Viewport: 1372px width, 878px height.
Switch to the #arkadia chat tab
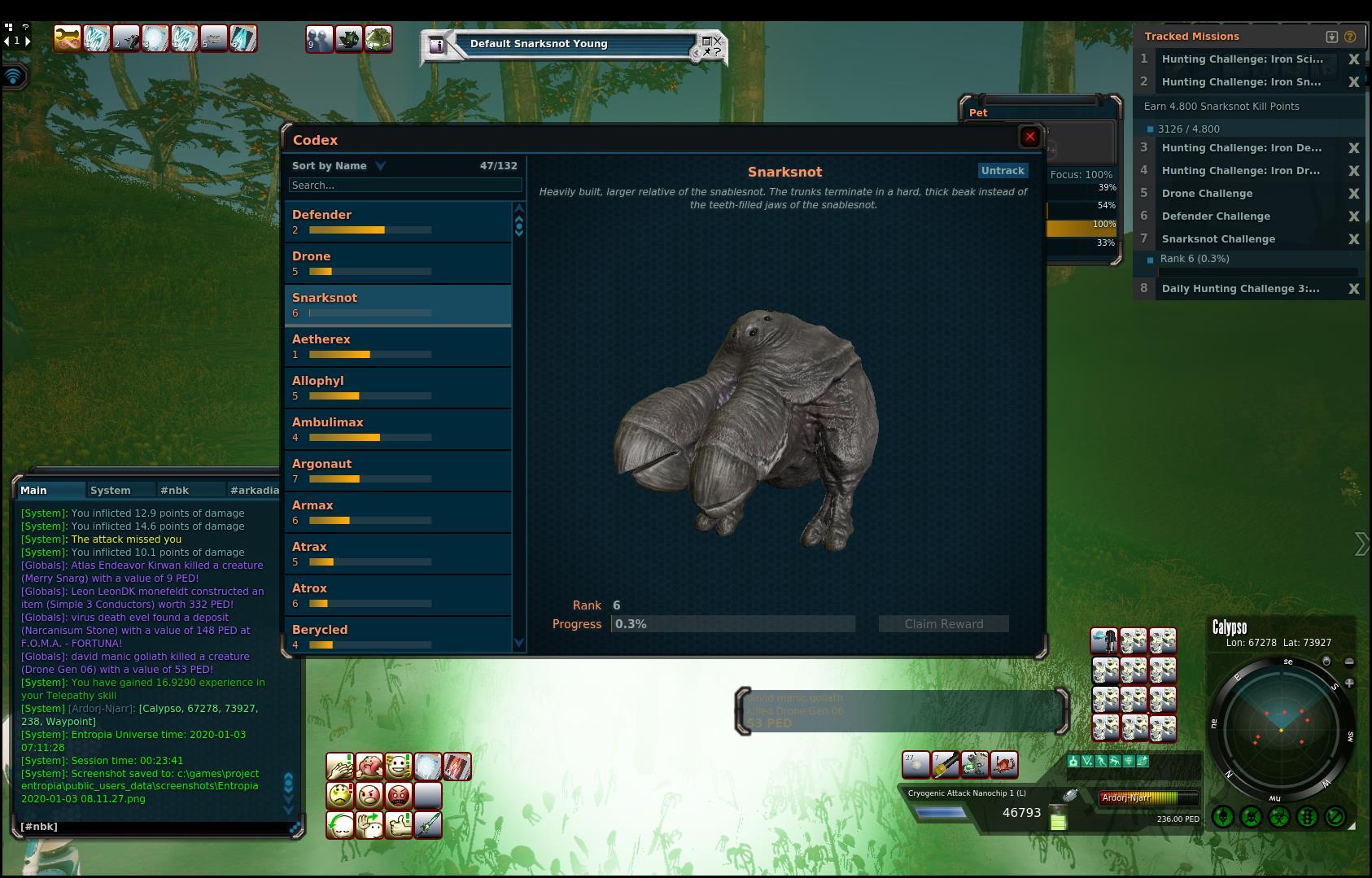click(x=254, y=491)
